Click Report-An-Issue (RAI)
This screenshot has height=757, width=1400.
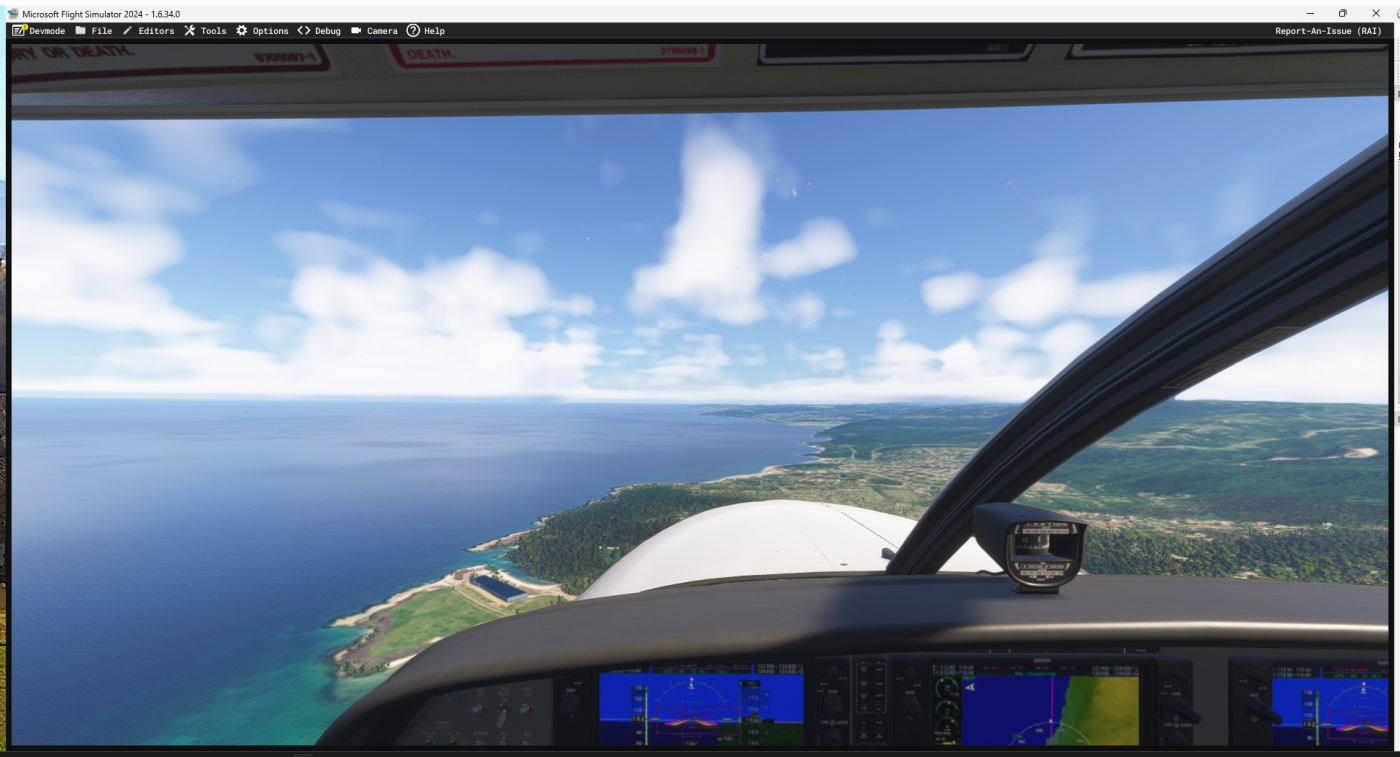(1328, 31)
